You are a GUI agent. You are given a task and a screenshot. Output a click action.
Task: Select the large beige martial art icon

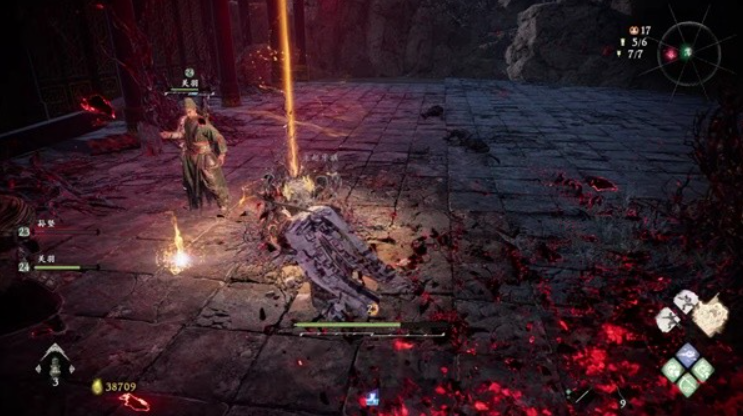(711, 317)
